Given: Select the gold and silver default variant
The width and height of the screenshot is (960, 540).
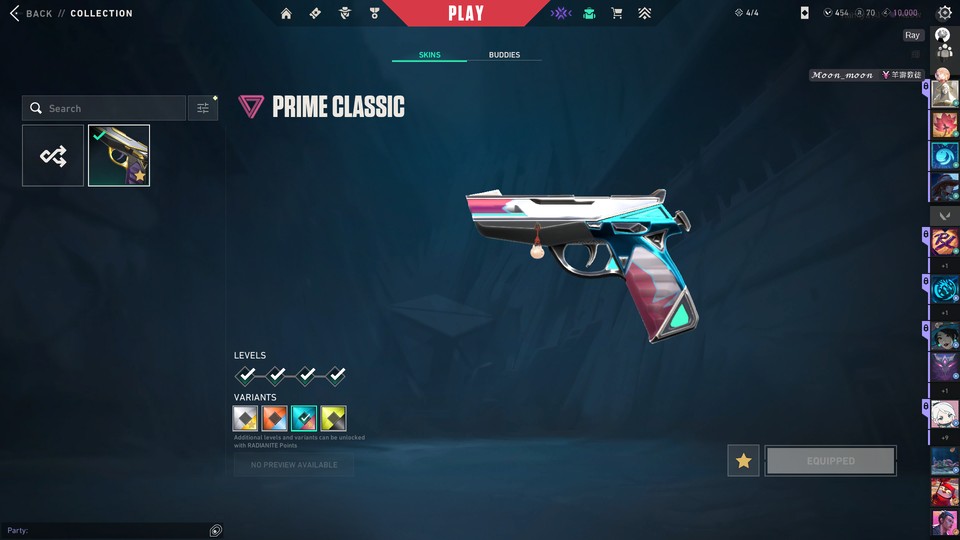Looking at the screenshot, I should (x=246, y=418).
